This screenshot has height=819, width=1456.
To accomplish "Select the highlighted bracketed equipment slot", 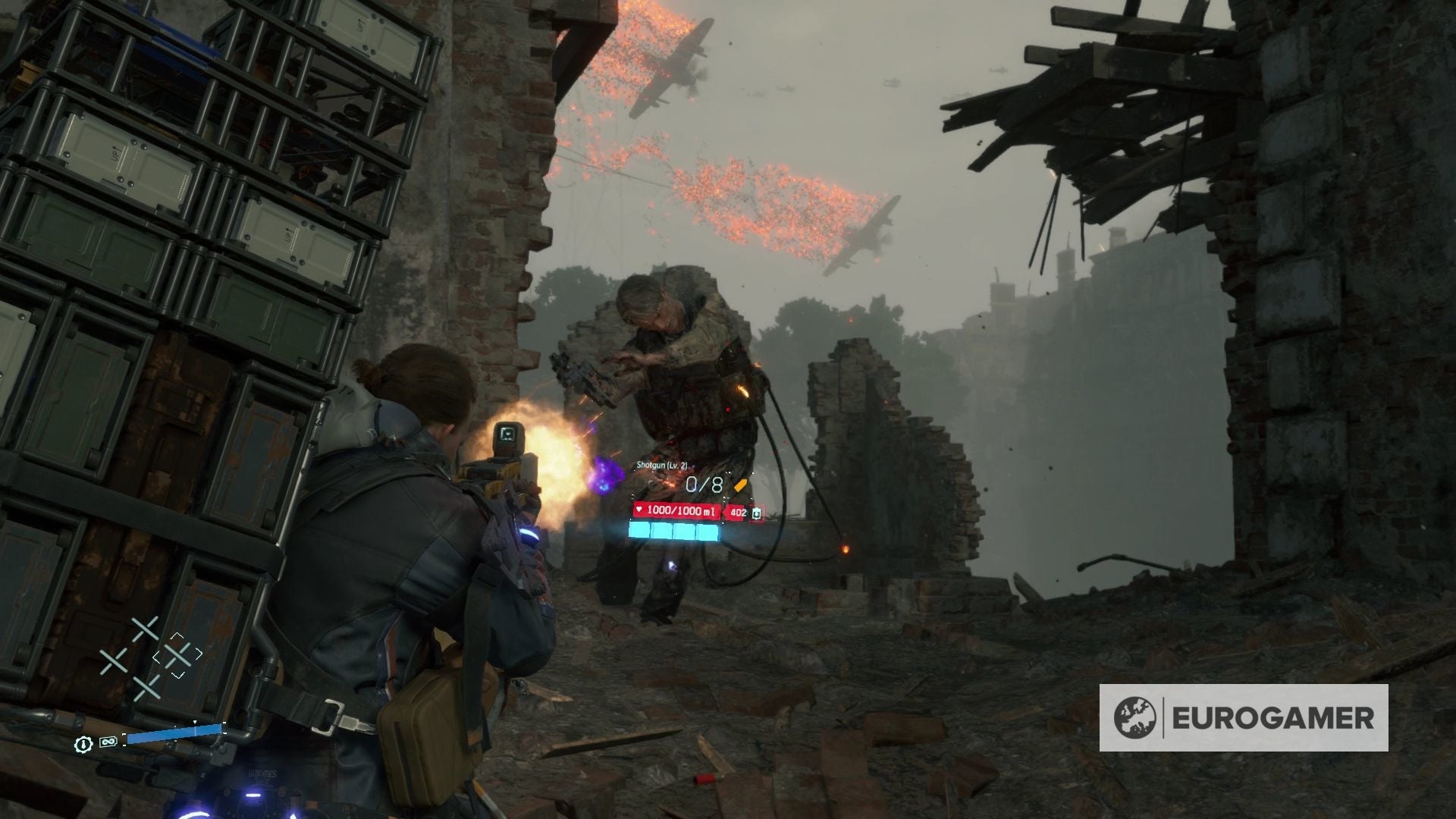I will [177, 654].
